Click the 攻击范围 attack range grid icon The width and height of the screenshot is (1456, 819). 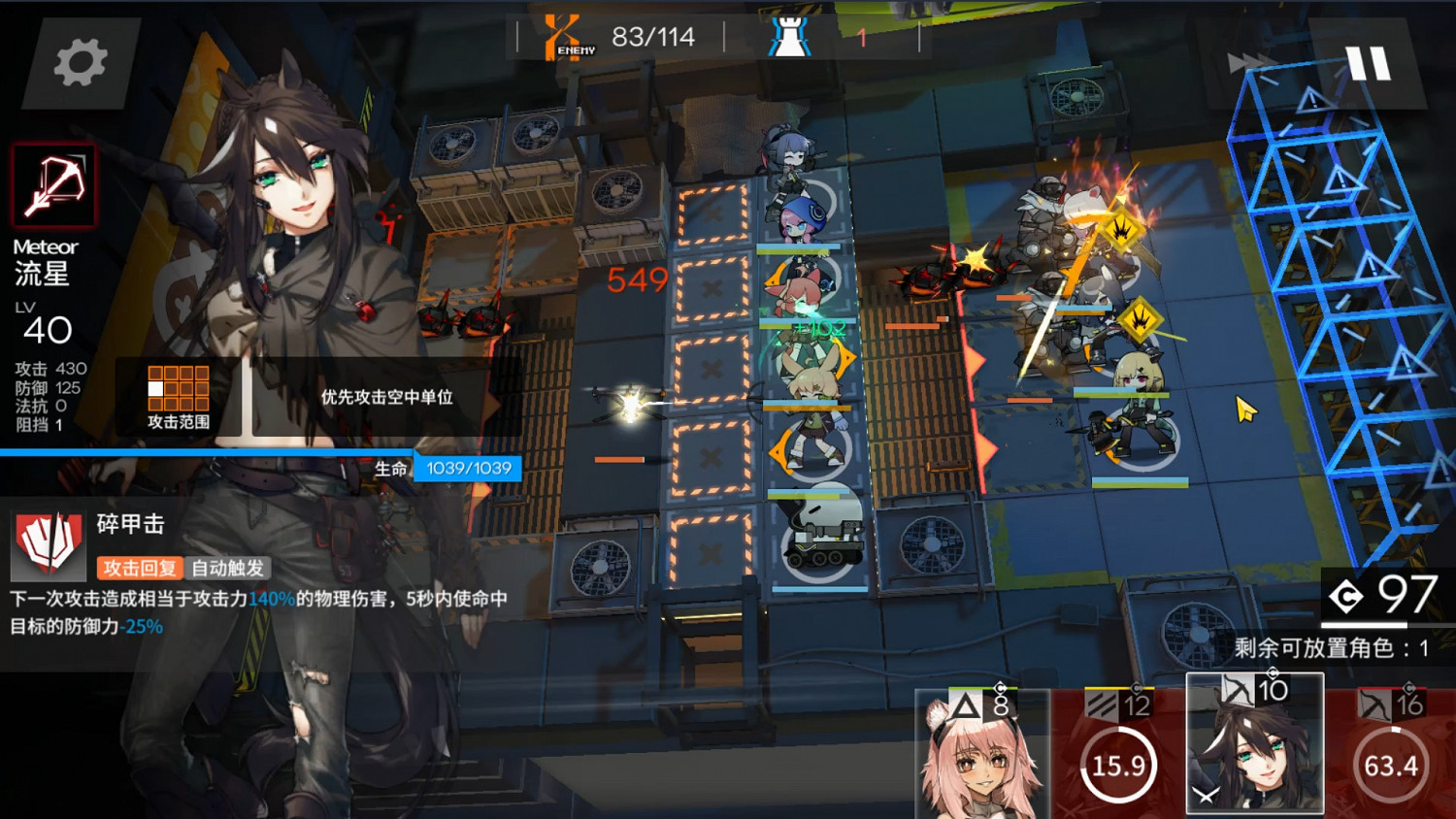[x=180, y=386]
